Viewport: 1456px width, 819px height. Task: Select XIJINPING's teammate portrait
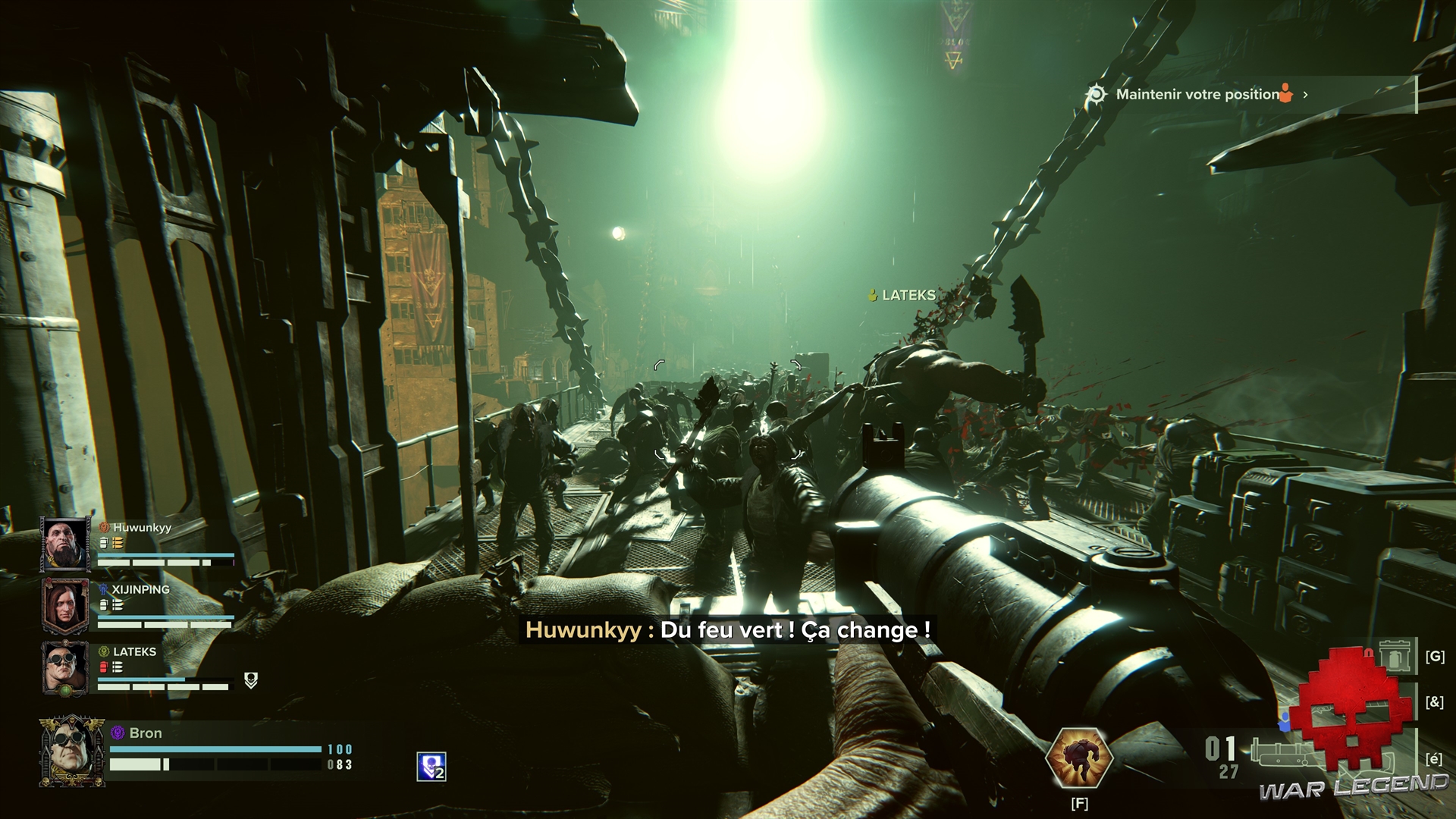point(65,606)
